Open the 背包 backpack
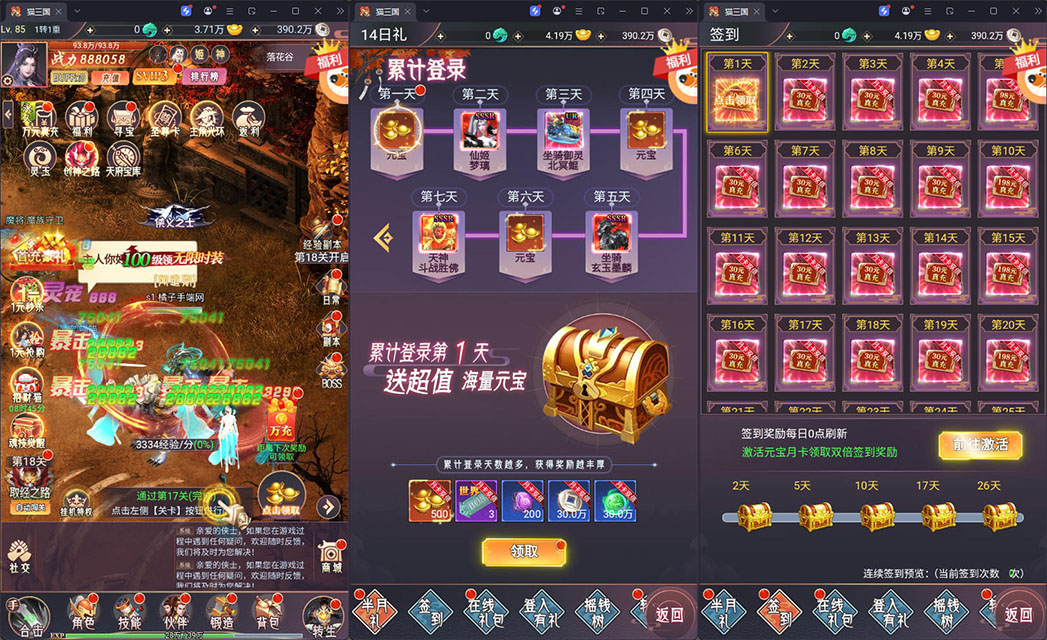Image resolution: width=1047 pixels, height=640 pixels. click(267, 611)
